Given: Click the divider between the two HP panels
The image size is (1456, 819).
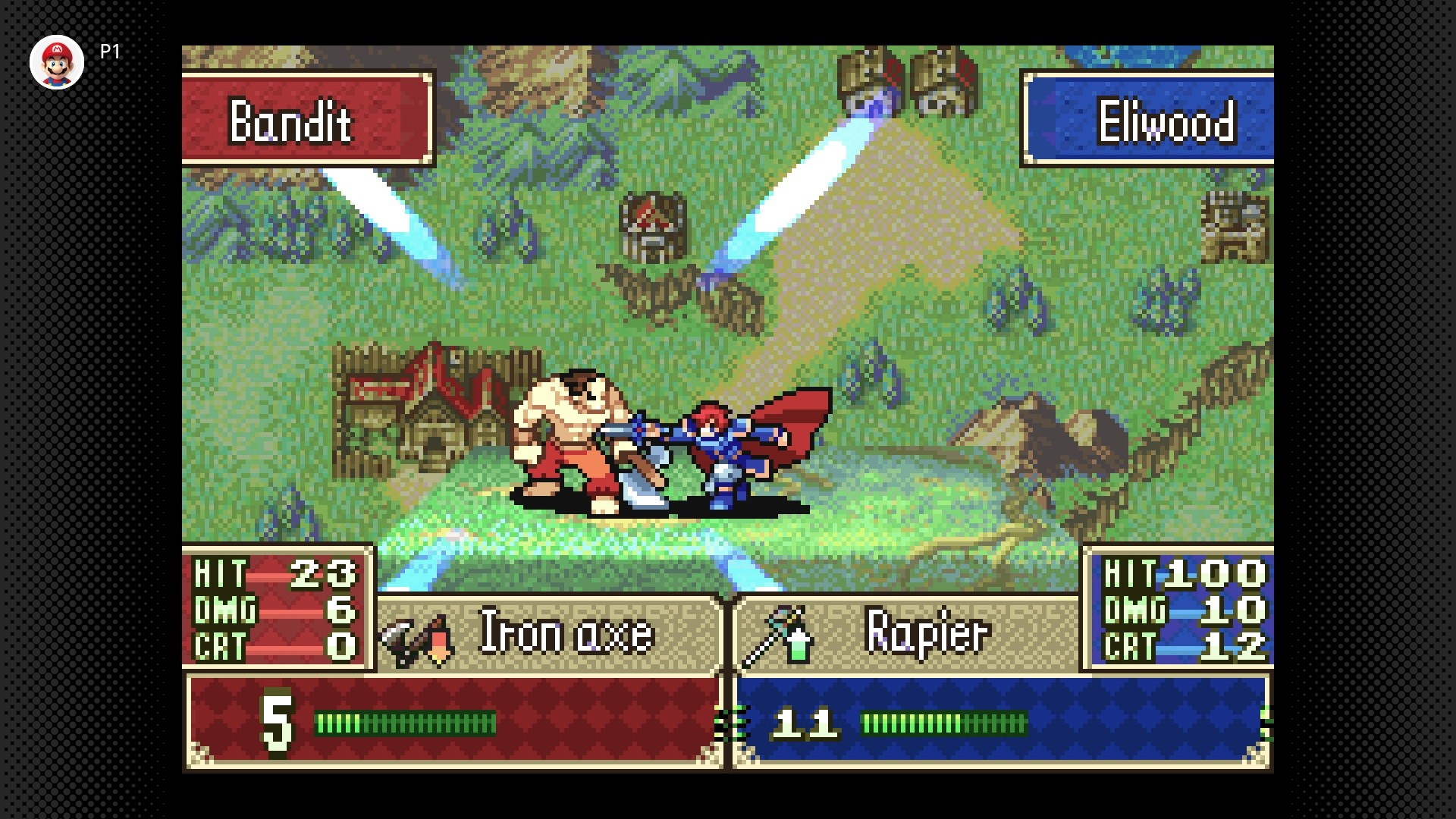Looking at the screenshot, I should click(728, 720).
